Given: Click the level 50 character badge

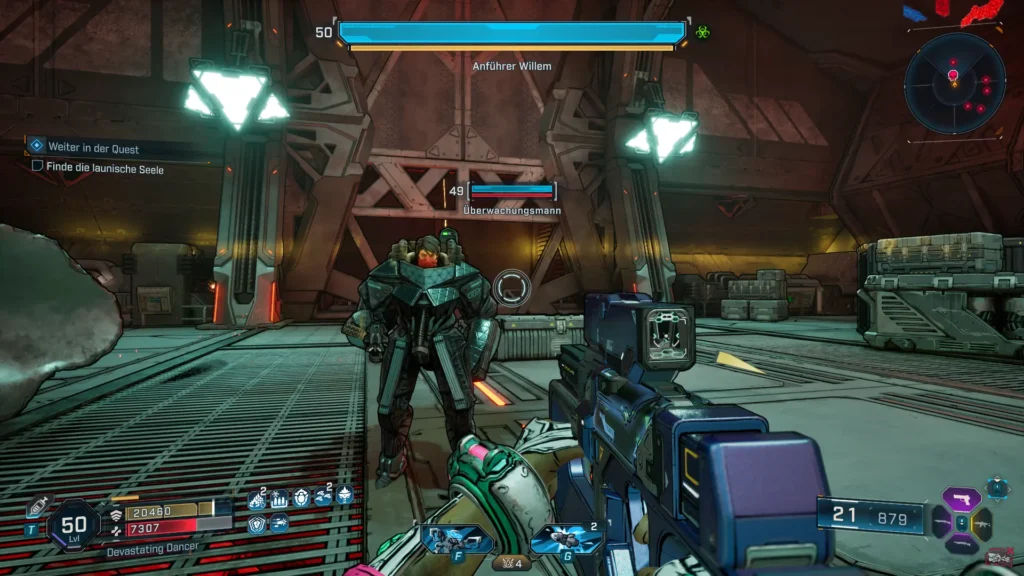Looking at the screenshot, I should coord(73,523).
